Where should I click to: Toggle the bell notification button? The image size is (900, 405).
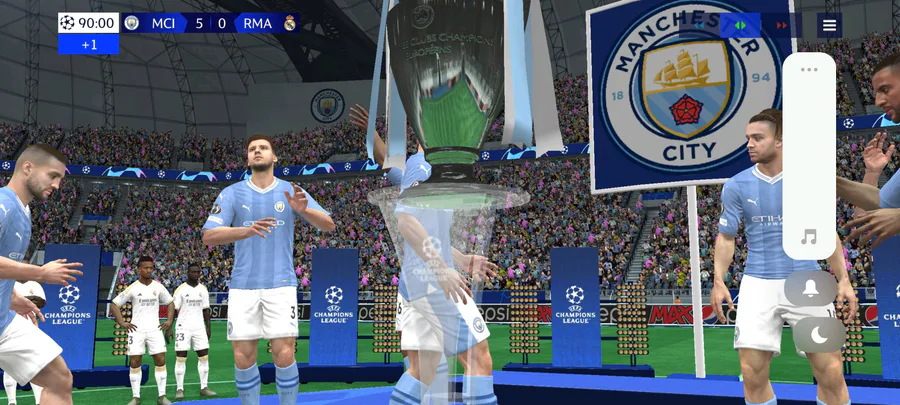pos(810,288)
